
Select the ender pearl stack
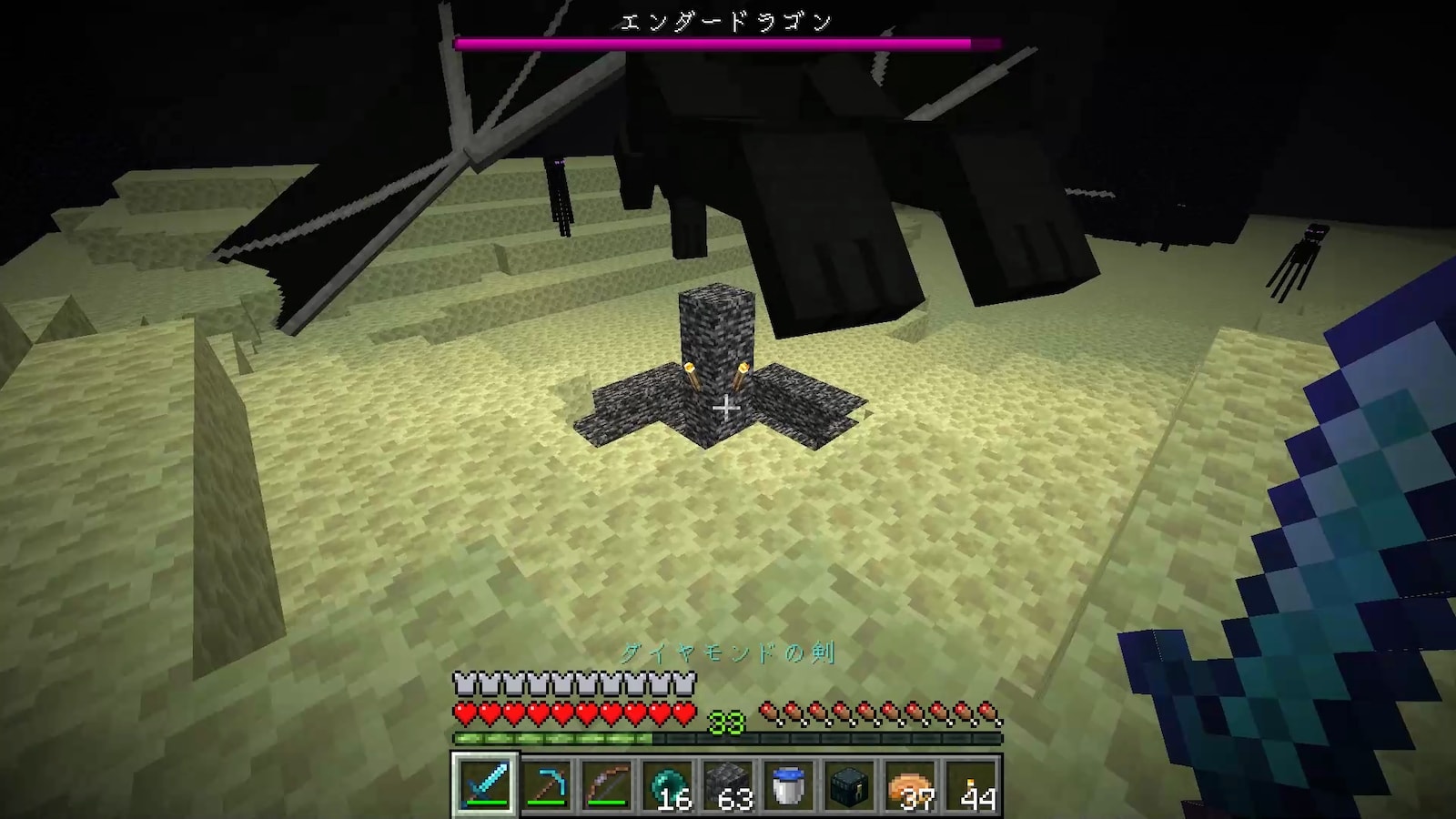(667, 784)
